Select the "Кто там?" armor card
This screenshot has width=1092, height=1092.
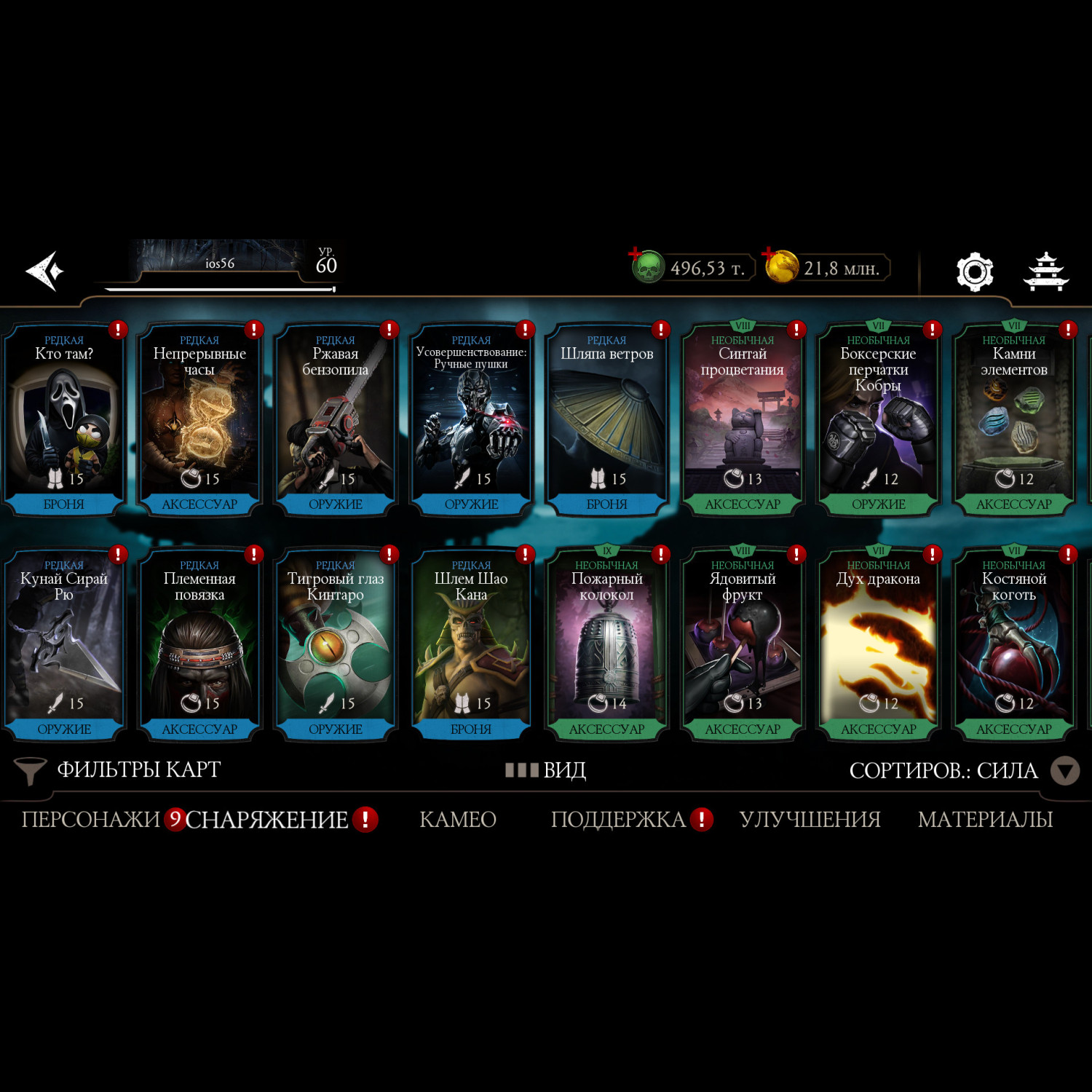click(x=64, y=420)
